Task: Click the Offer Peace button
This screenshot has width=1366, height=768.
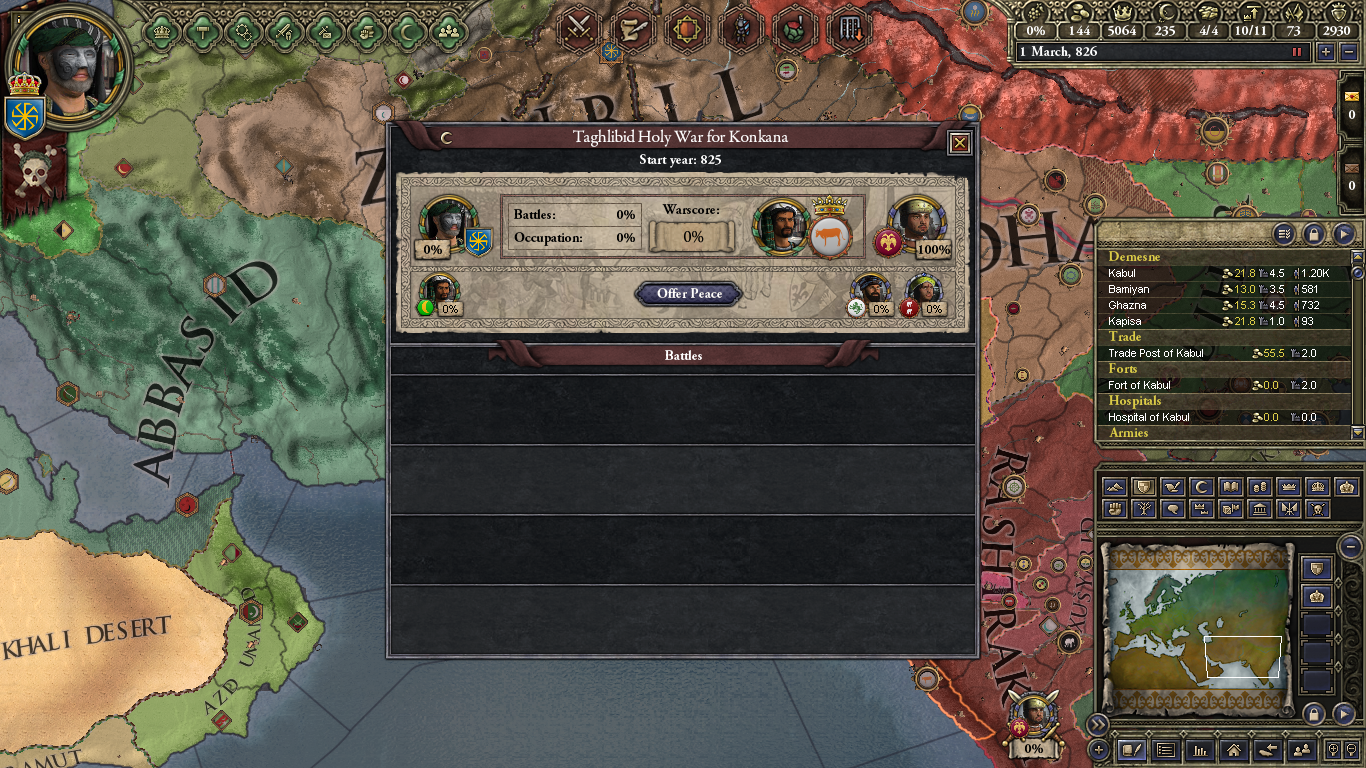Action: point(687,294)
